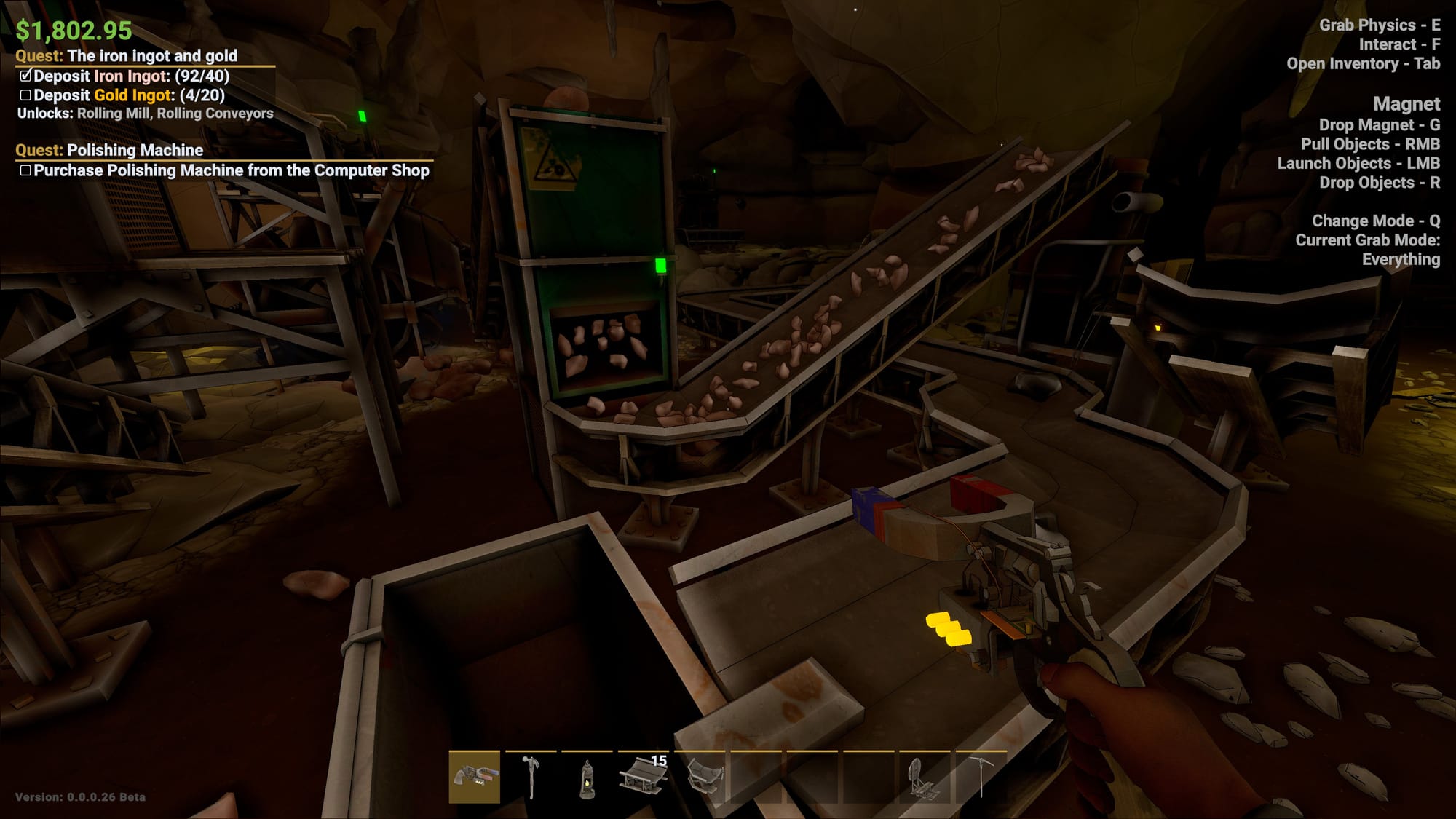The height and width of the screenshot is (819, 1456).
Task: Equip the pickaxe from the hotbar
Action: [x=981, y=777]
